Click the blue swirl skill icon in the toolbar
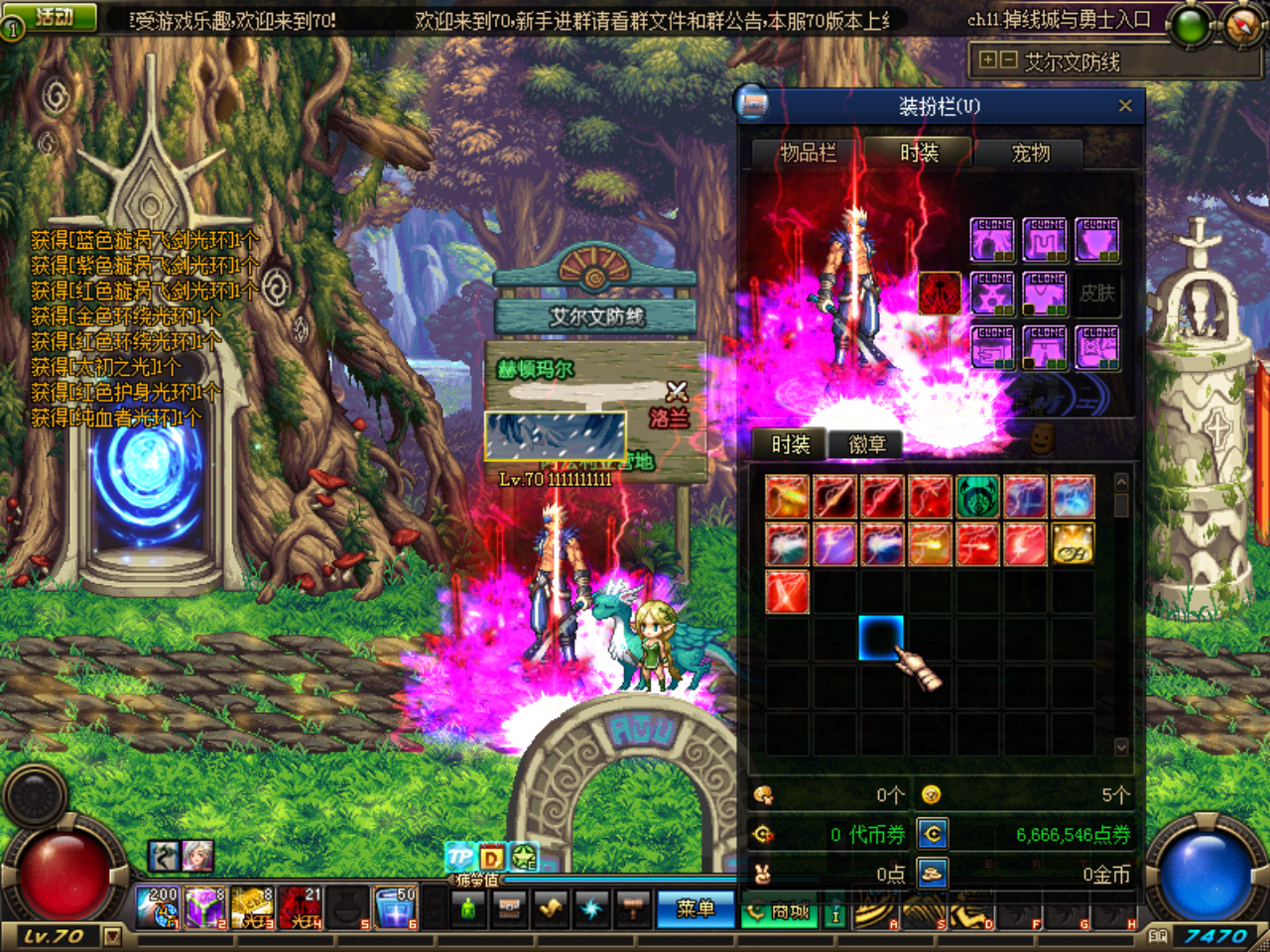This screenshot has height=952, width=1270. (590, 909)
